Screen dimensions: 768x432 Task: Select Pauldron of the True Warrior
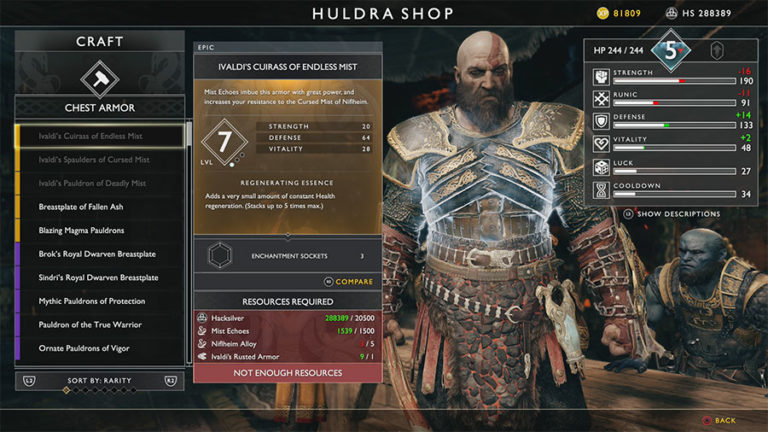(x=99, y=325)
